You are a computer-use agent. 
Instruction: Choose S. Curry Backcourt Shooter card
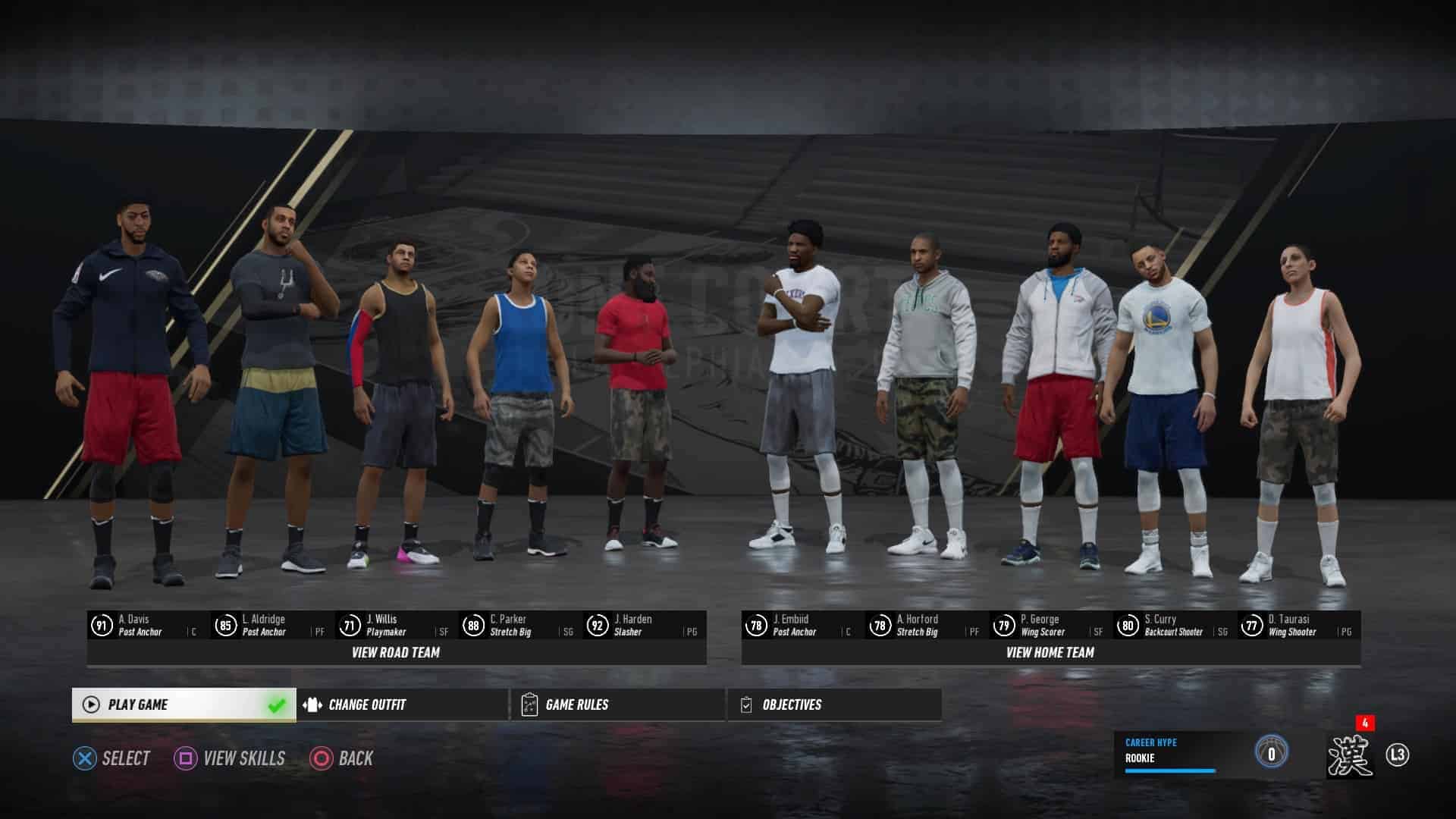tap(1174, 625)
